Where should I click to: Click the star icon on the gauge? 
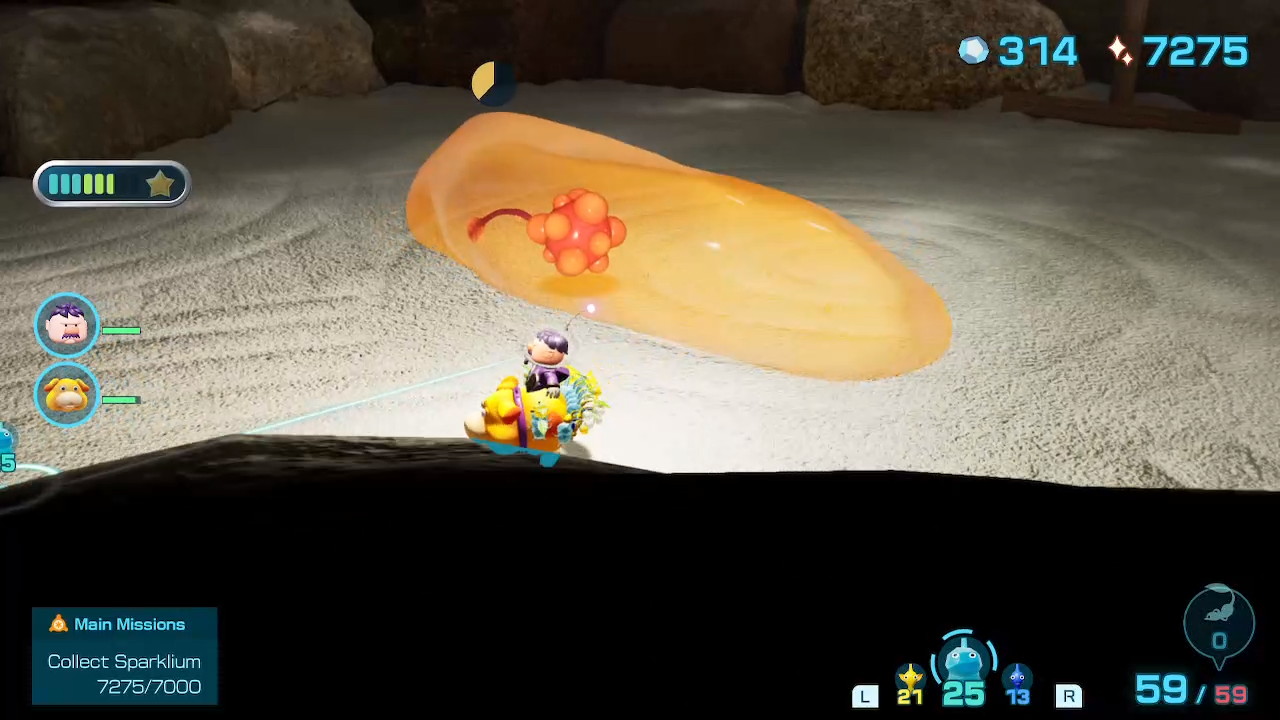161,183
